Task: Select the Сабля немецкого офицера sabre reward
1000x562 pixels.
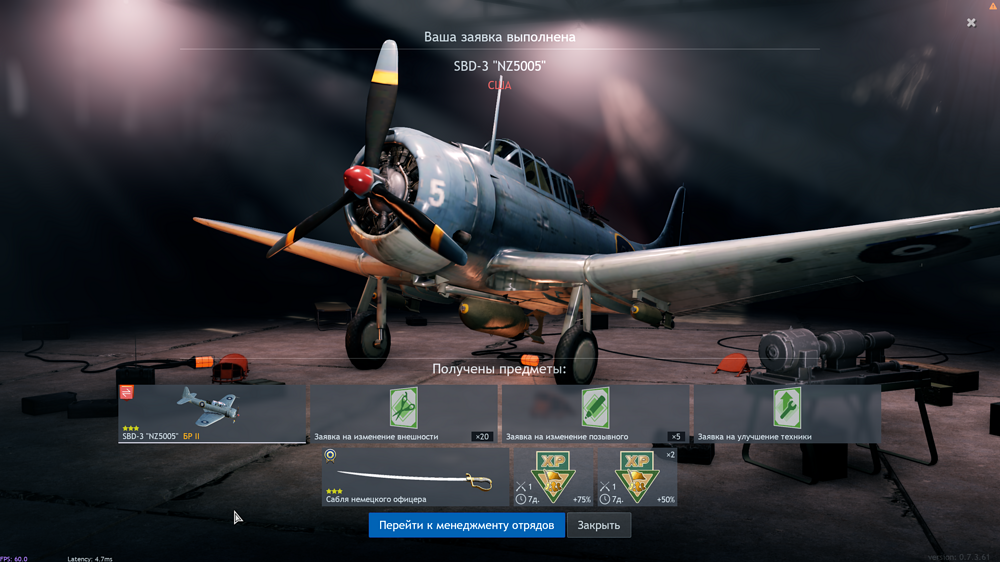Action: coord(415,476)
